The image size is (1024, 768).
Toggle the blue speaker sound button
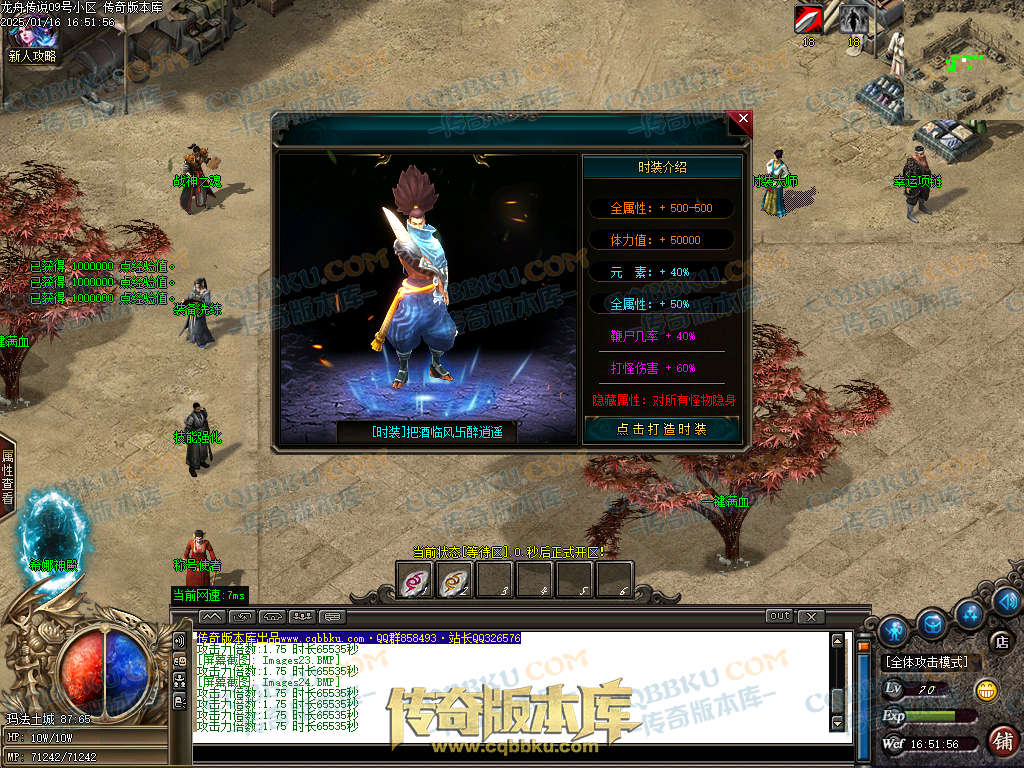point(1005,601)
